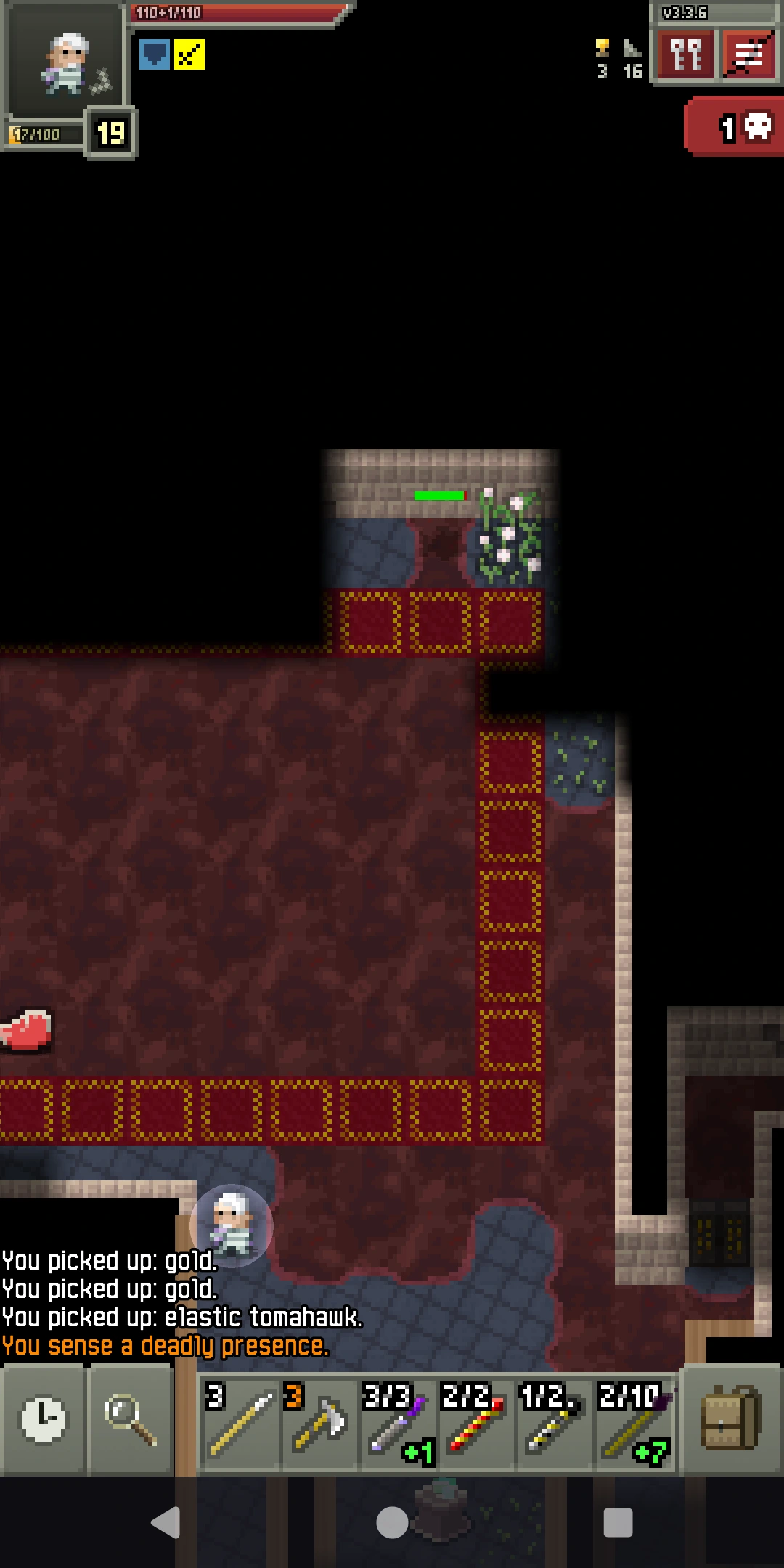Tap the Android recent apps square button
The image size is (784, 1568).
(618, 1522)
